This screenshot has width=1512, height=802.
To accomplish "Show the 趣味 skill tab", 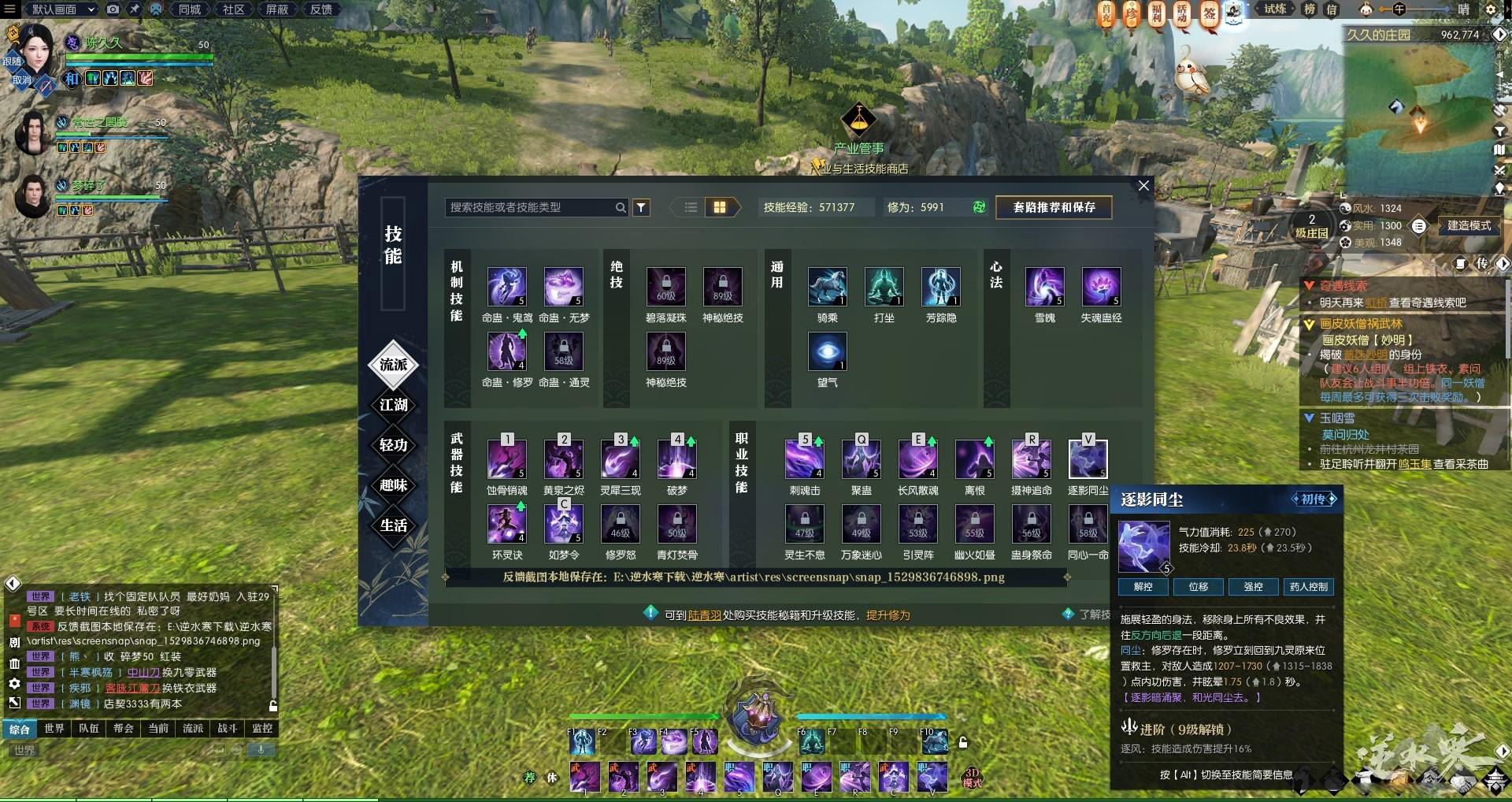I will click(x=393, y=485).
